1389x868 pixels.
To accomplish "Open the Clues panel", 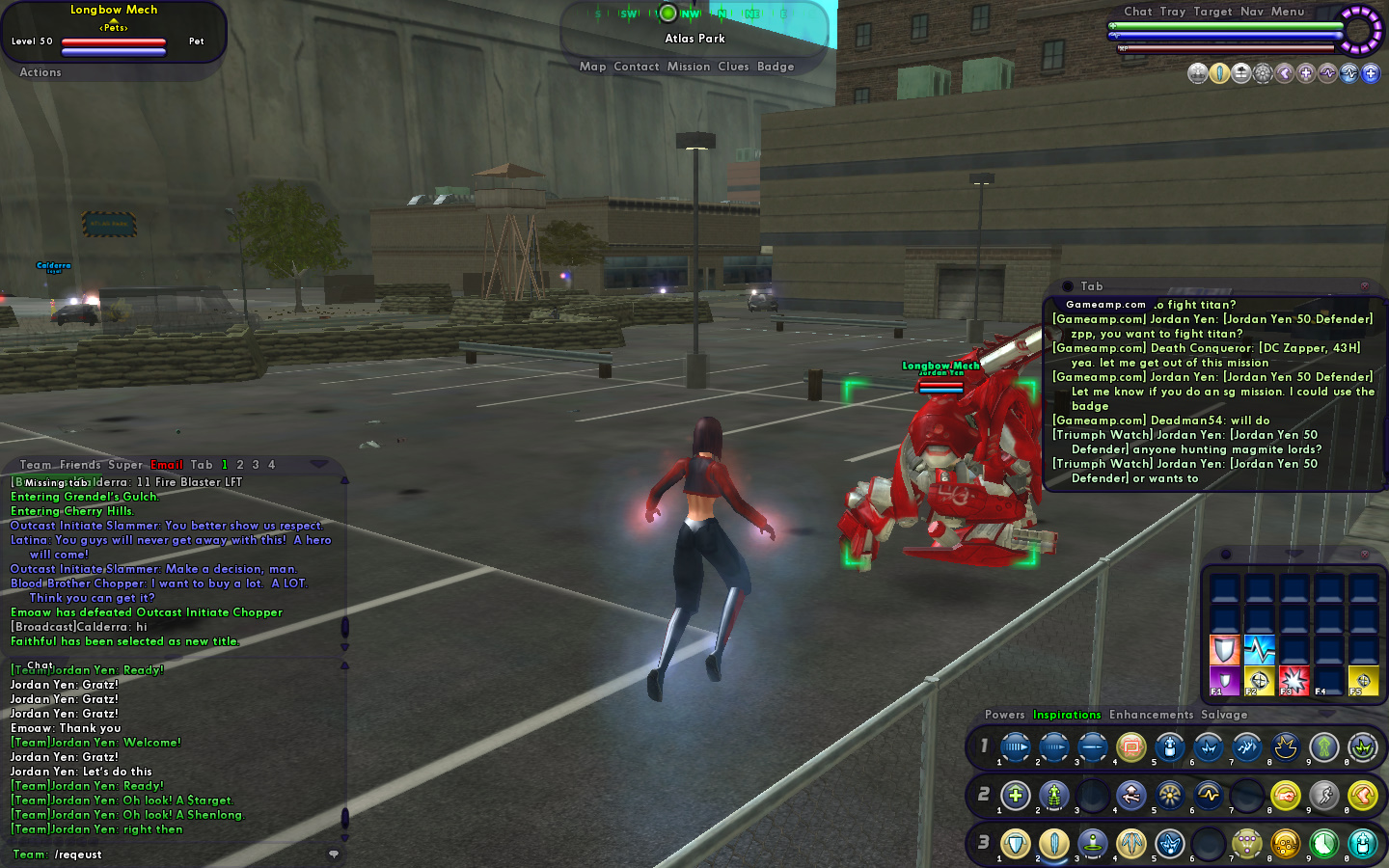I will [x=733, y=67].
